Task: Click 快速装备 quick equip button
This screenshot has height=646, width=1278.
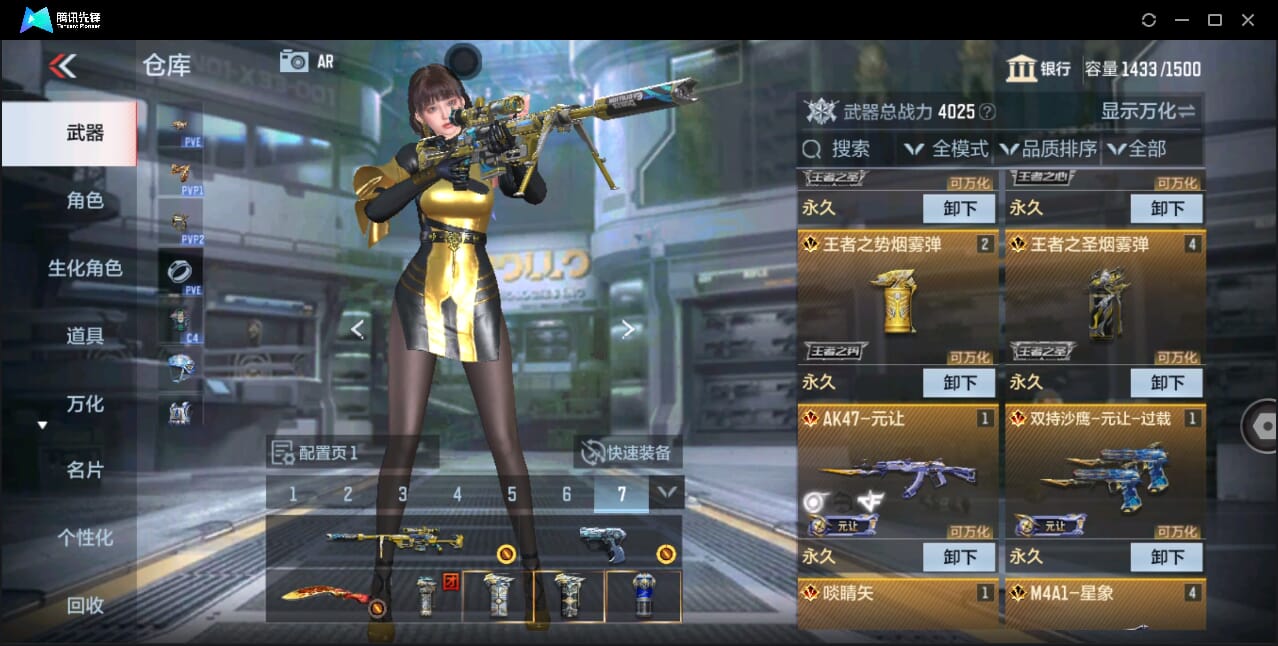Action: [x=627, y=453]
